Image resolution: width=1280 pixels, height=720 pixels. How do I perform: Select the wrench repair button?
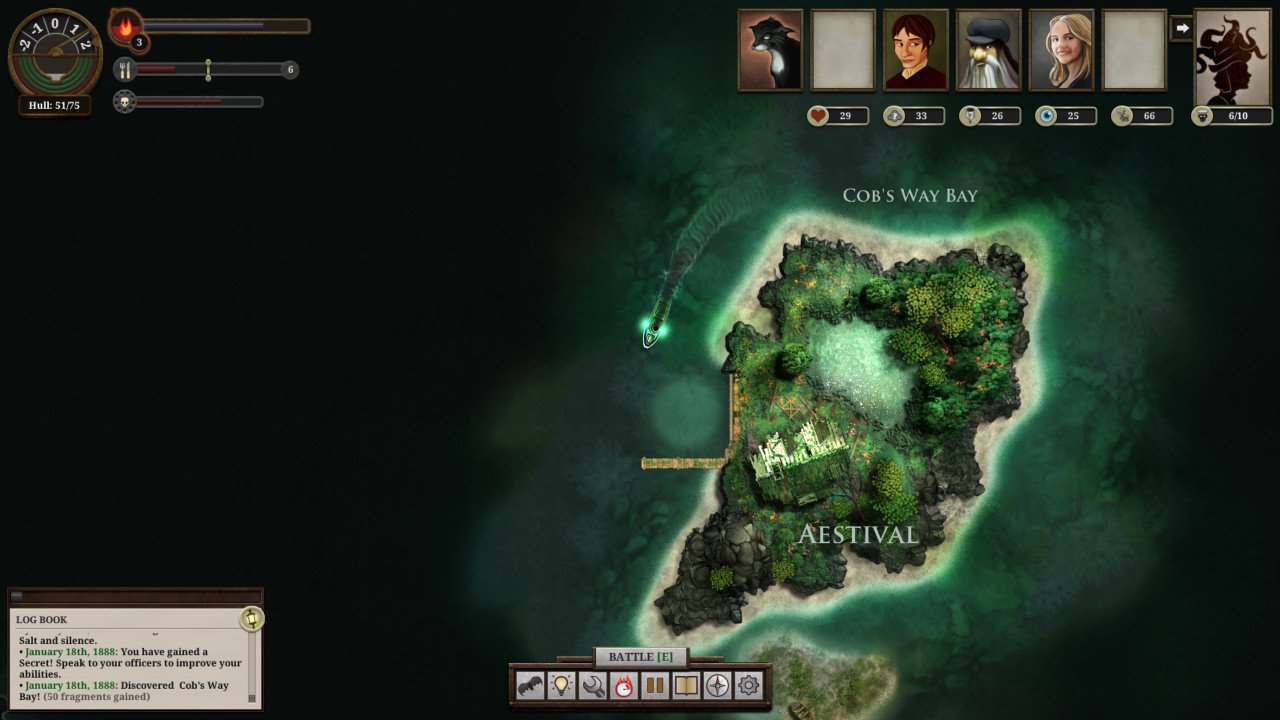coord(593,686)
